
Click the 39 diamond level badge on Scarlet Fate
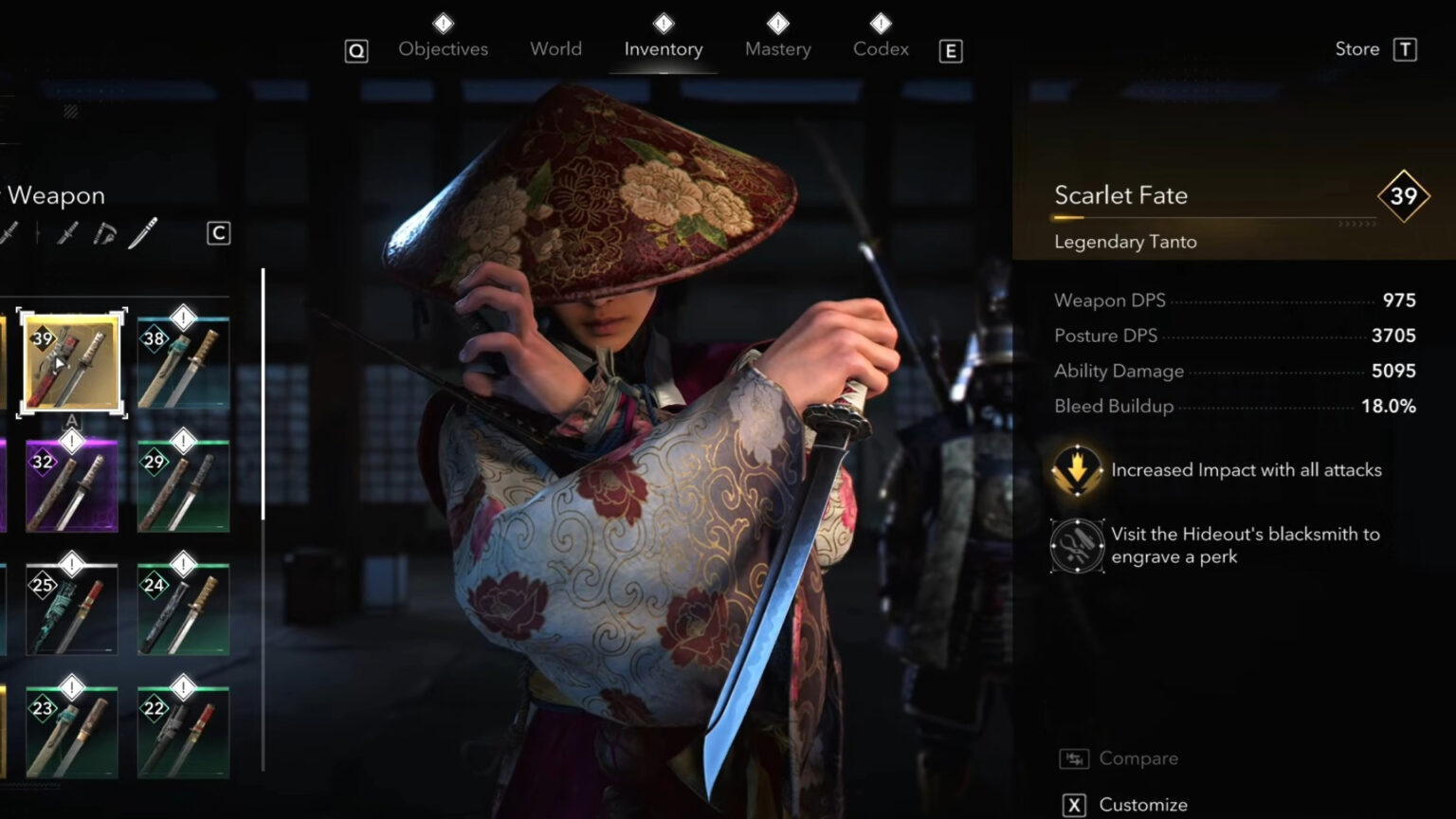click(1403, 197)
